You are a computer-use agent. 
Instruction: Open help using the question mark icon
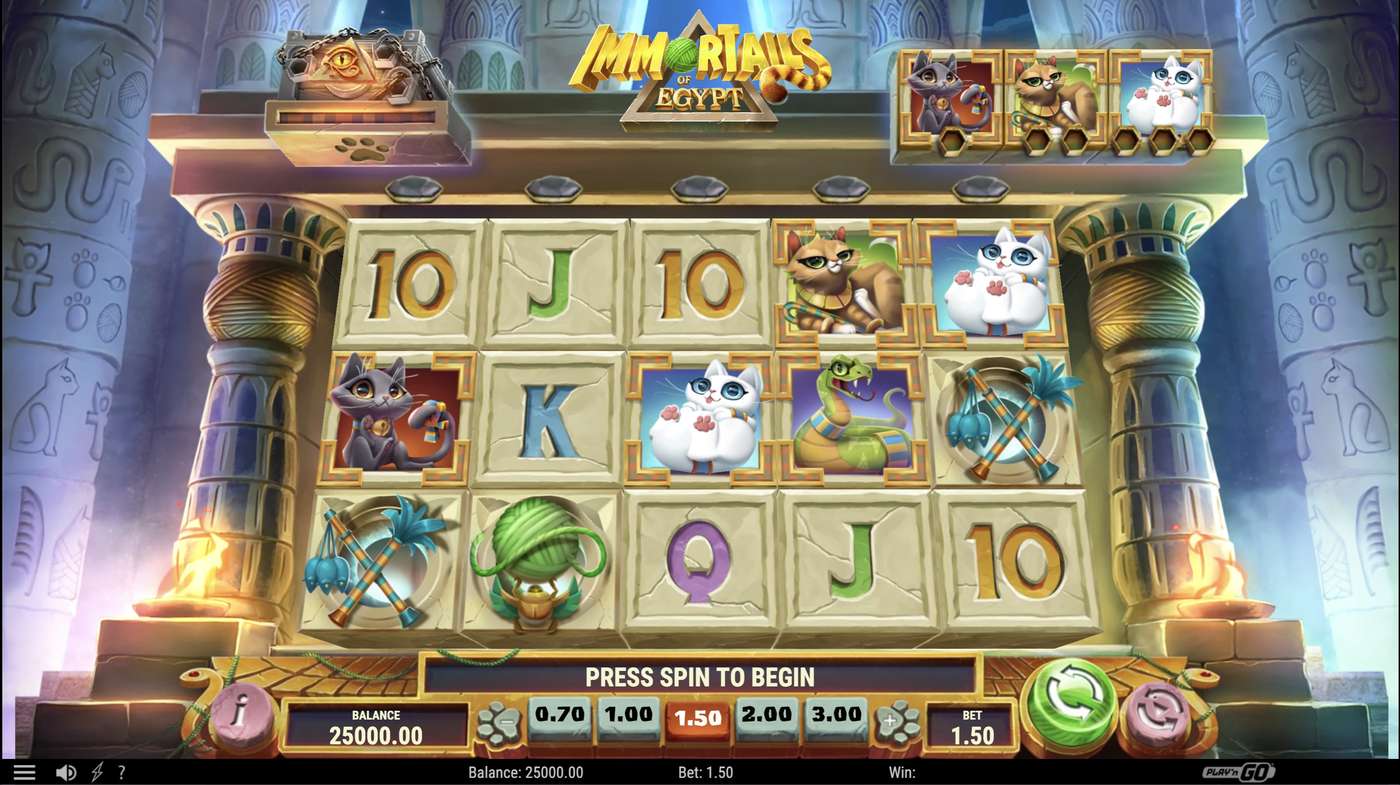point(122,771)
